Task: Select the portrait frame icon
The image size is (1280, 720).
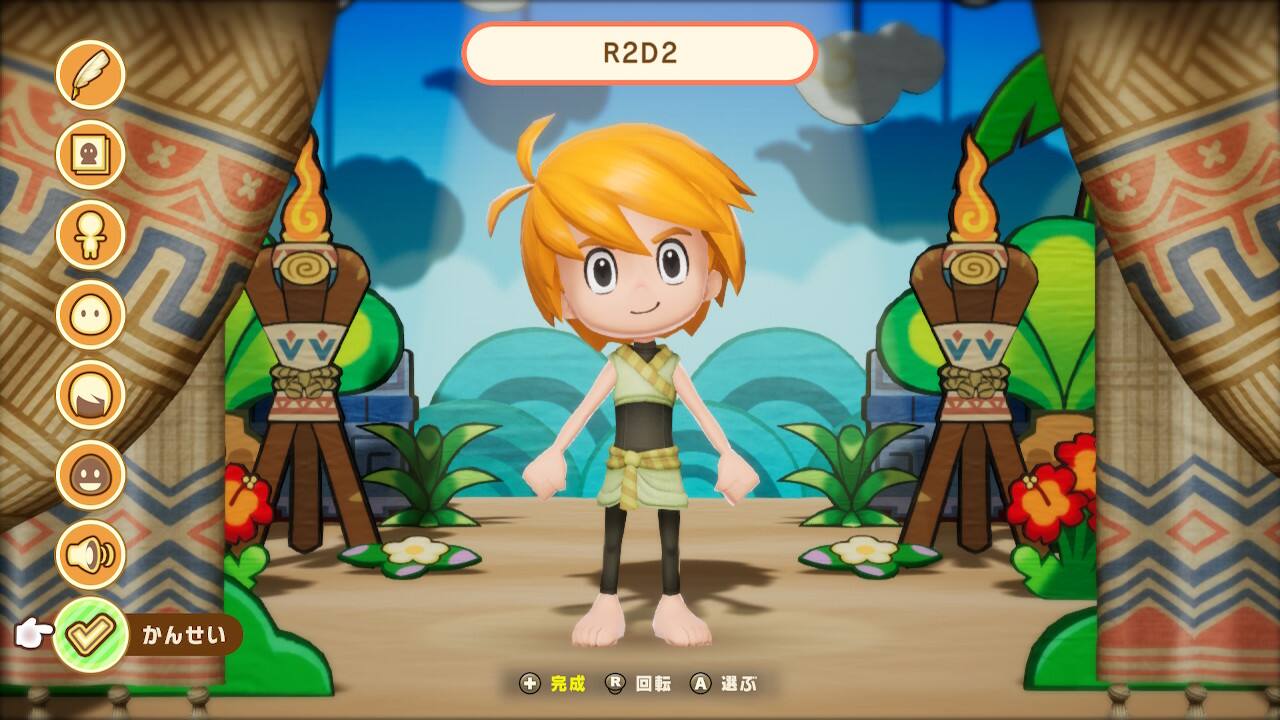Action: coord(90,154)
